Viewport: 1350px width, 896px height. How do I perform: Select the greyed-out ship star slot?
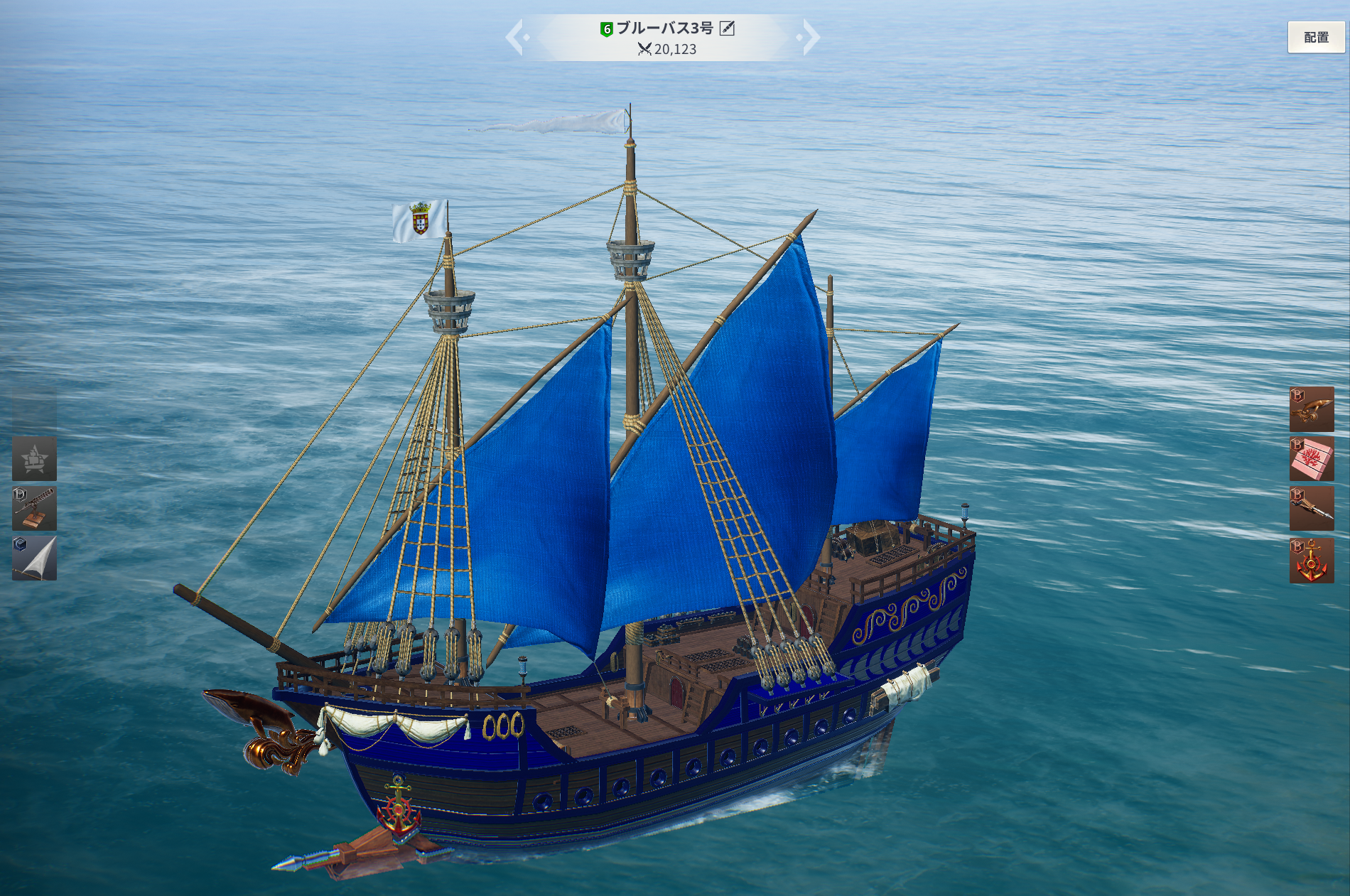point(34,459)
